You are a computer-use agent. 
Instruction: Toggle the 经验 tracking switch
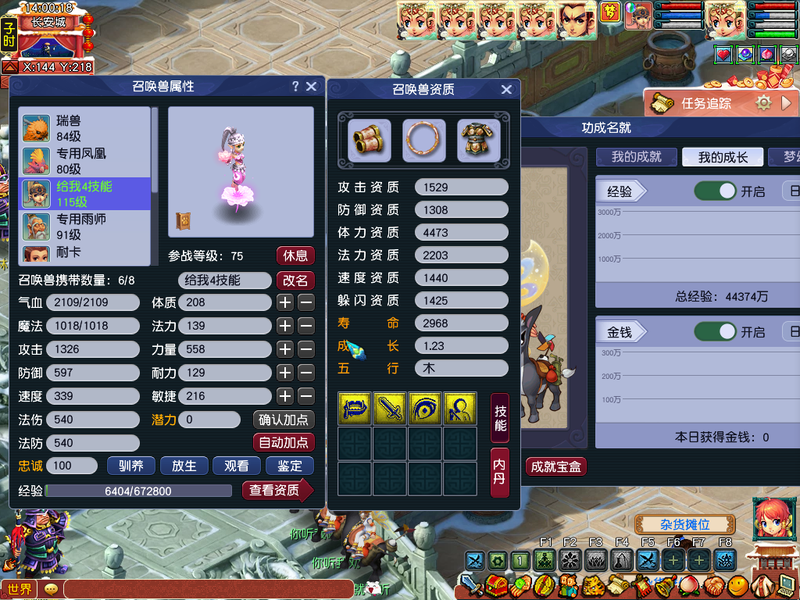tap(714, 191)
